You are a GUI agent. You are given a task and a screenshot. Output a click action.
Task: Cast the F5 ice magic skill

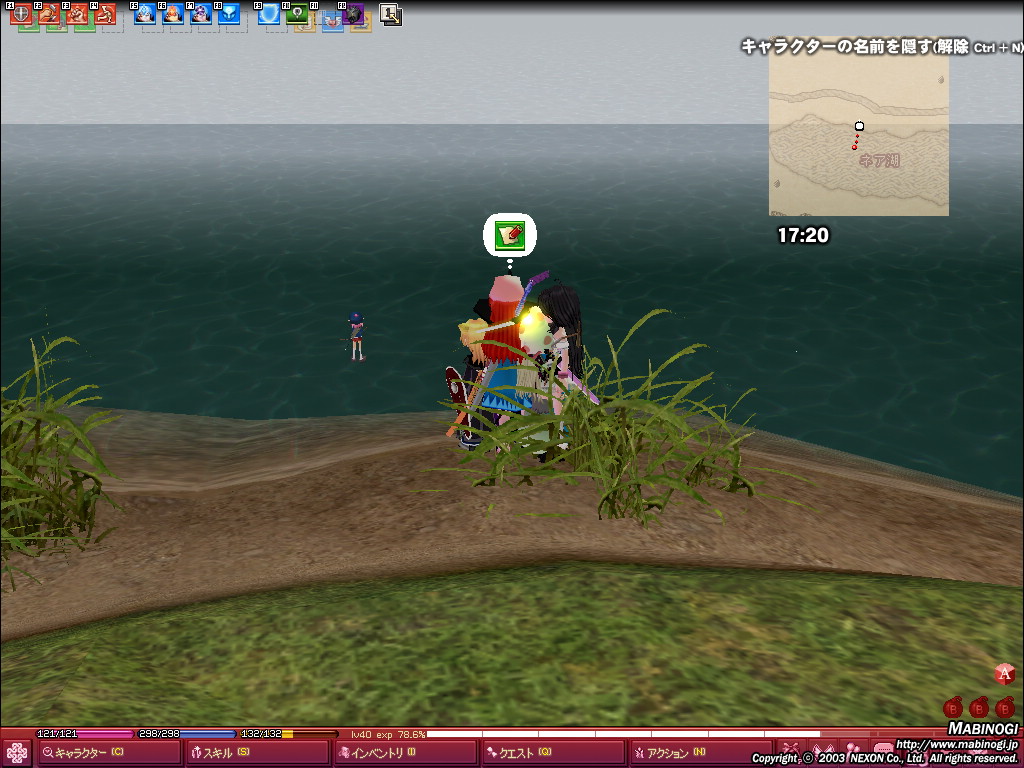click(145, 14)
